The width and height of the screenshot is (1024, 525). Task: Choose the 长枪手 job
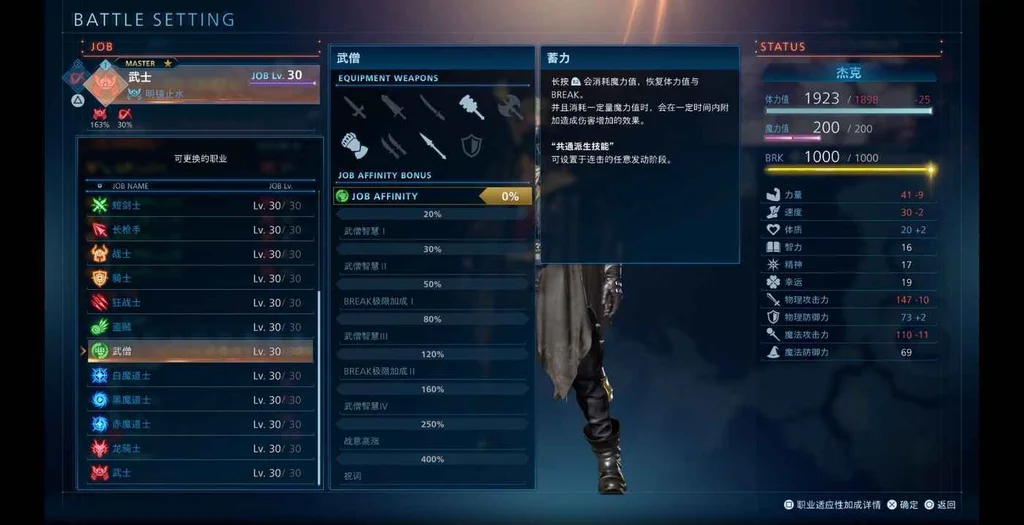pyautogui.click(x=200, y=230)
